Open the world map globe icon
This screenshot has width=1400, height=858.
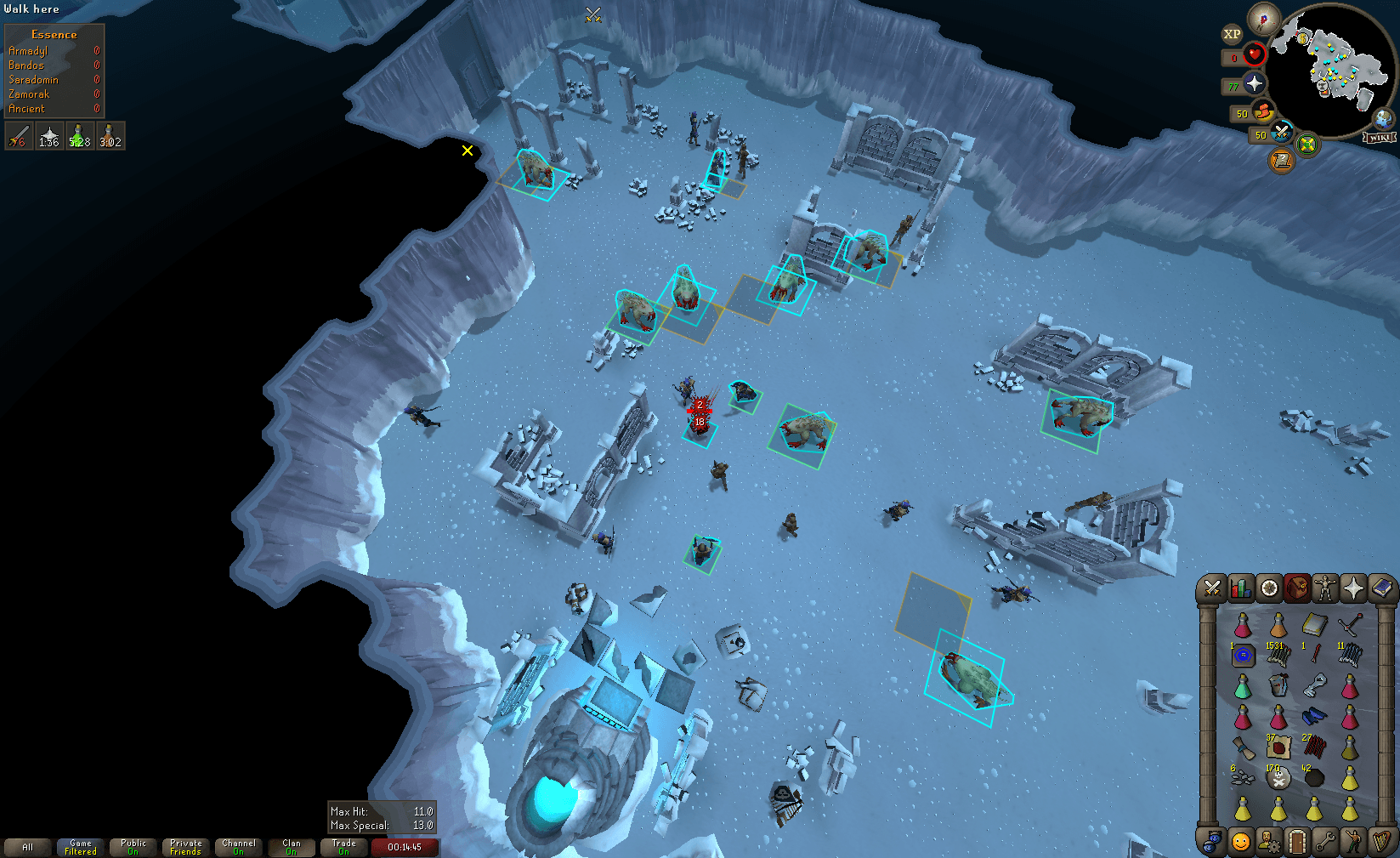[x=1382, y=120]
